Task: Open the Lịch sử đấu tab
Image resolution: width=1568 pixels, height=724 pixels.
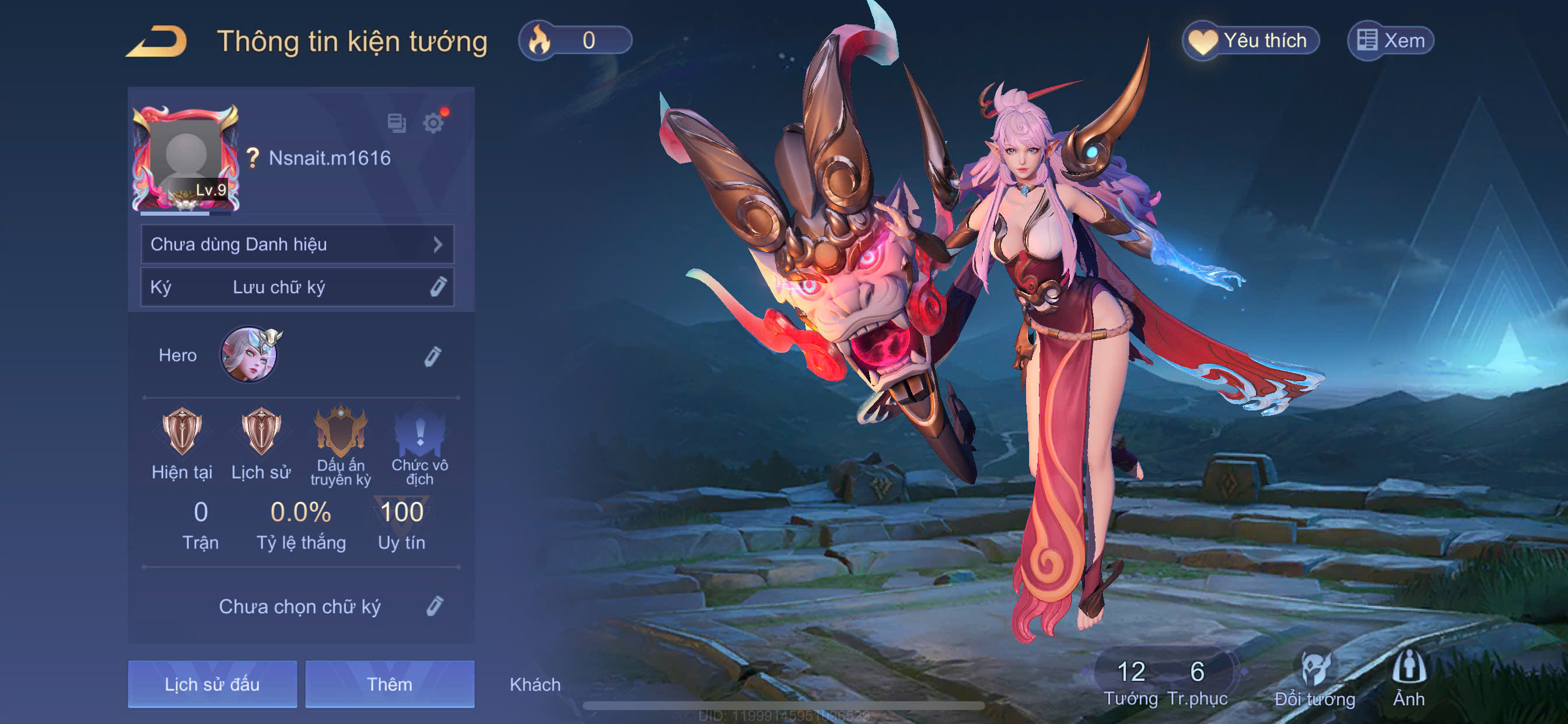Action: (212, 684)
